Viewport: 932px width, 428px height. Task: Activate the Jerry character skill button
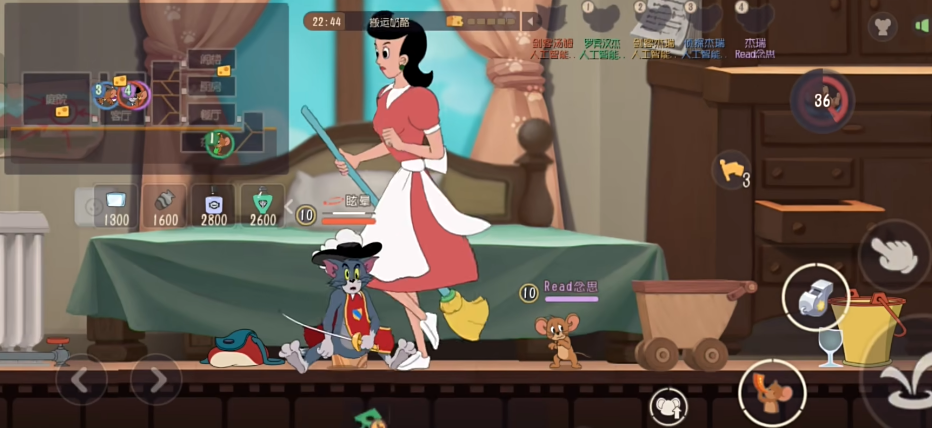(772, 393)
